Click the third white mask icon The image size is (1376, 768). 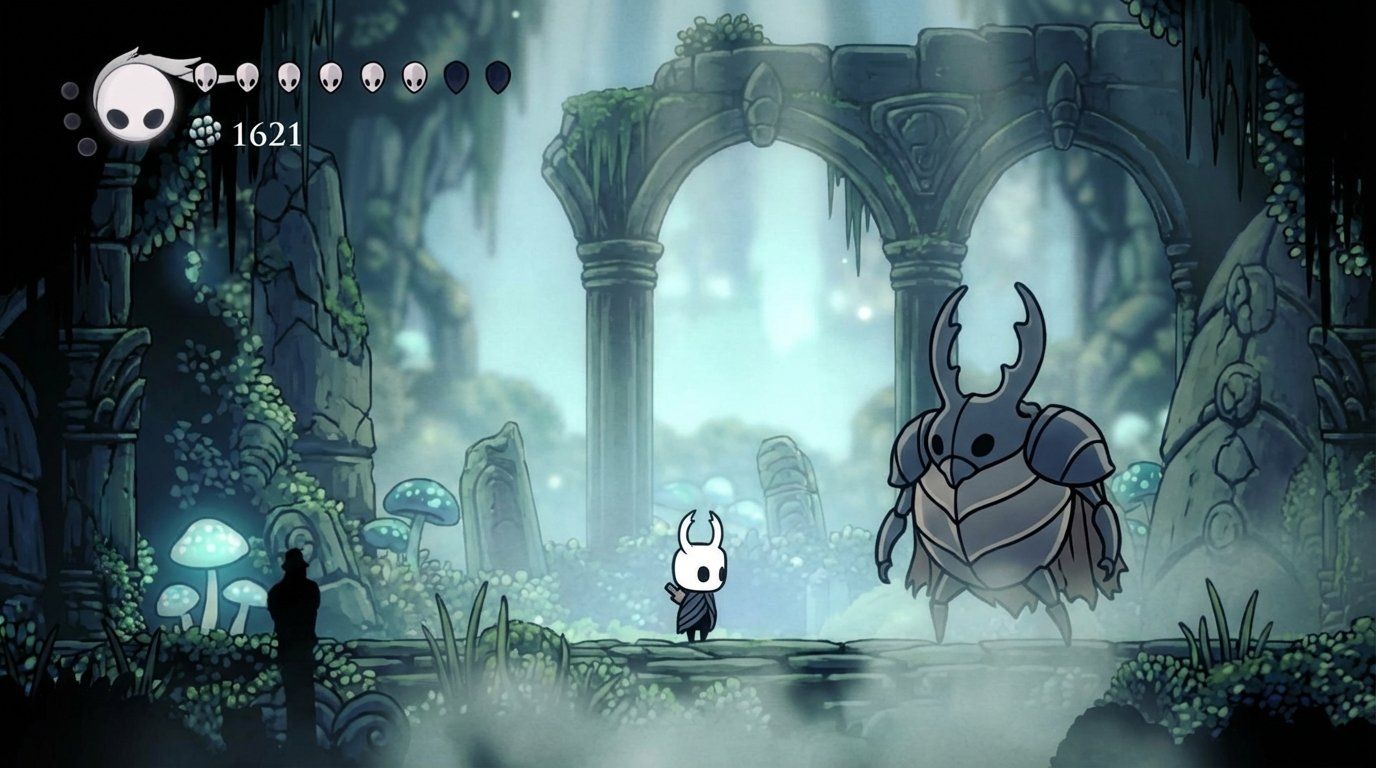point(289,76)
